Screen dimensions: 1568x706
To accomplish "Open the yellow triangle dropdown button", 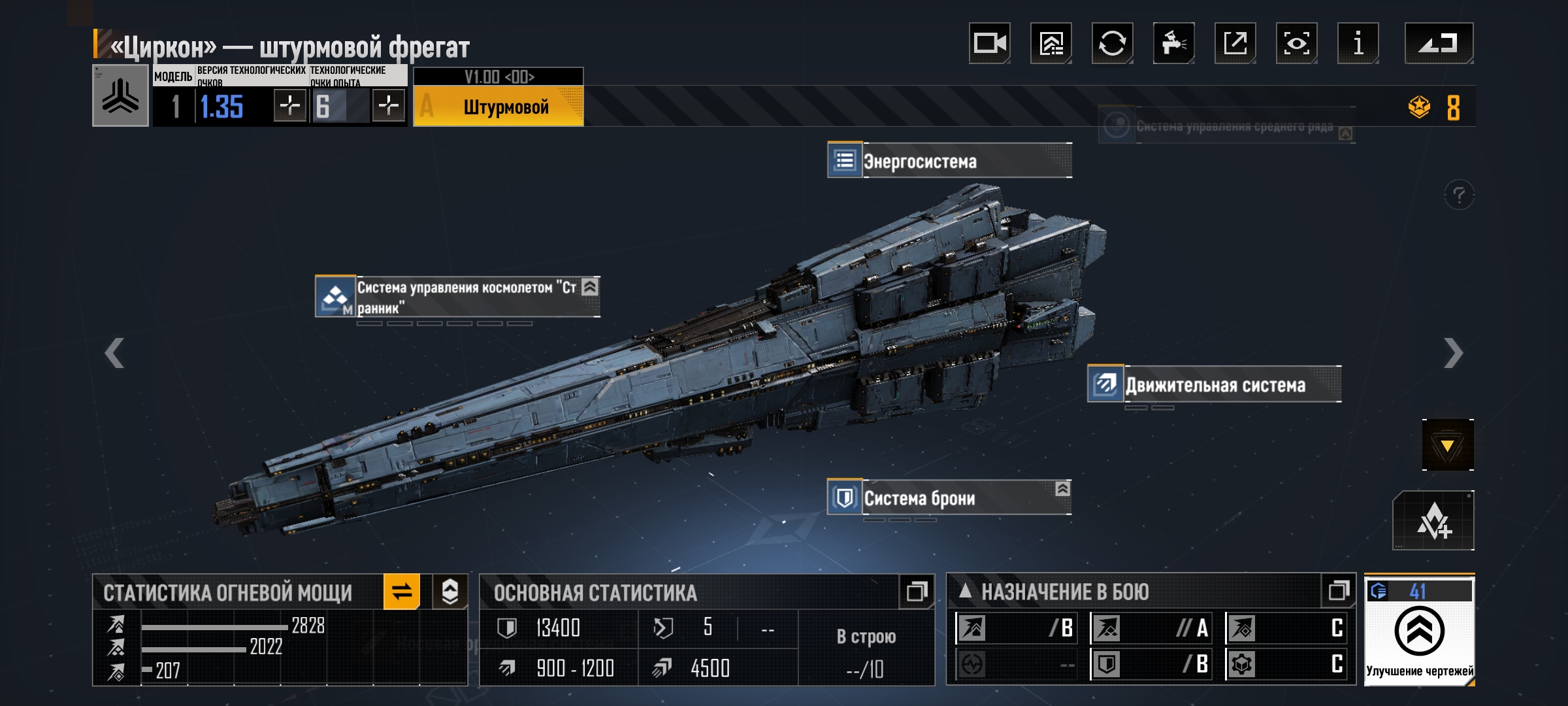I will click(1447, 445).
